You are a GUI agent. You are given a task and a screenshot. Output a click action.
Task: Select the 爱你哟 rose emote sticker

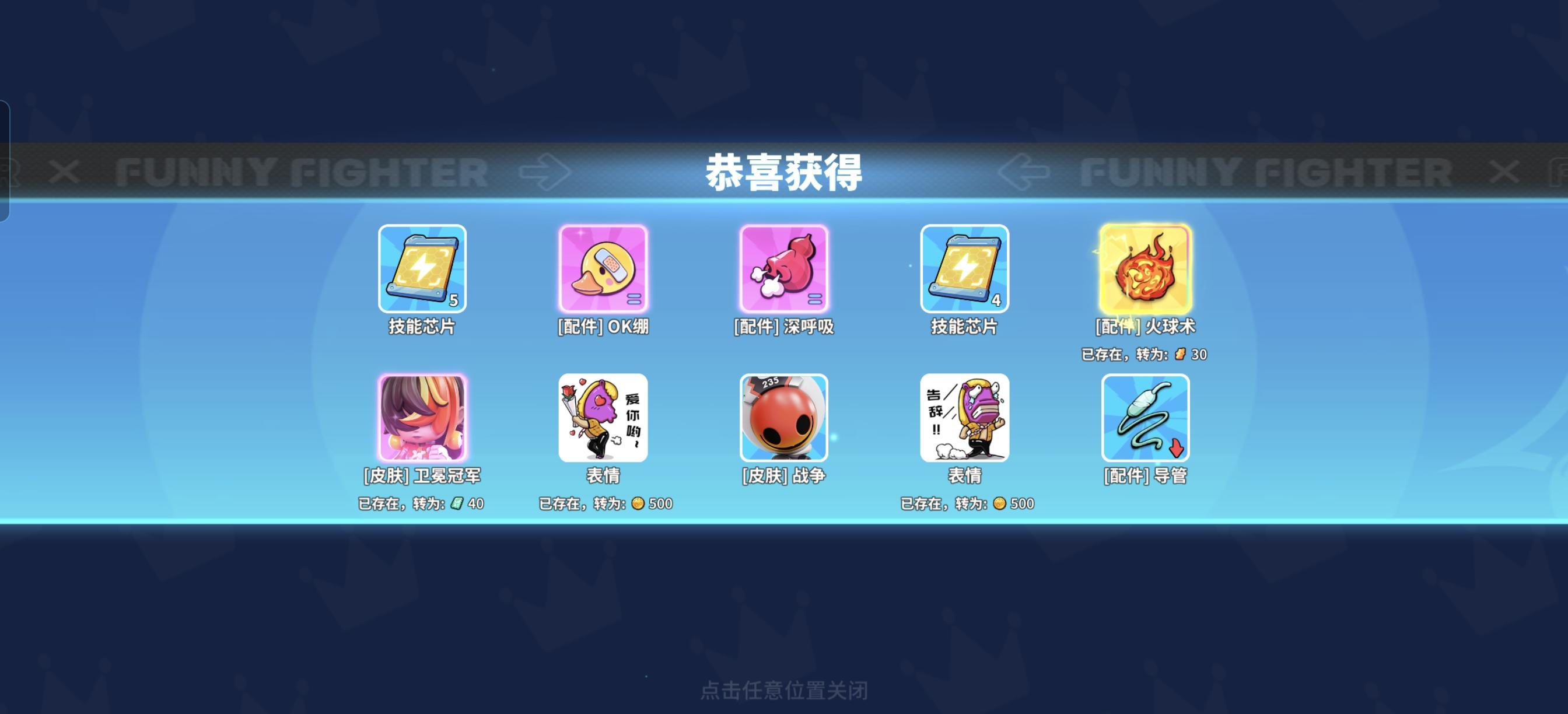pos(604,419)
